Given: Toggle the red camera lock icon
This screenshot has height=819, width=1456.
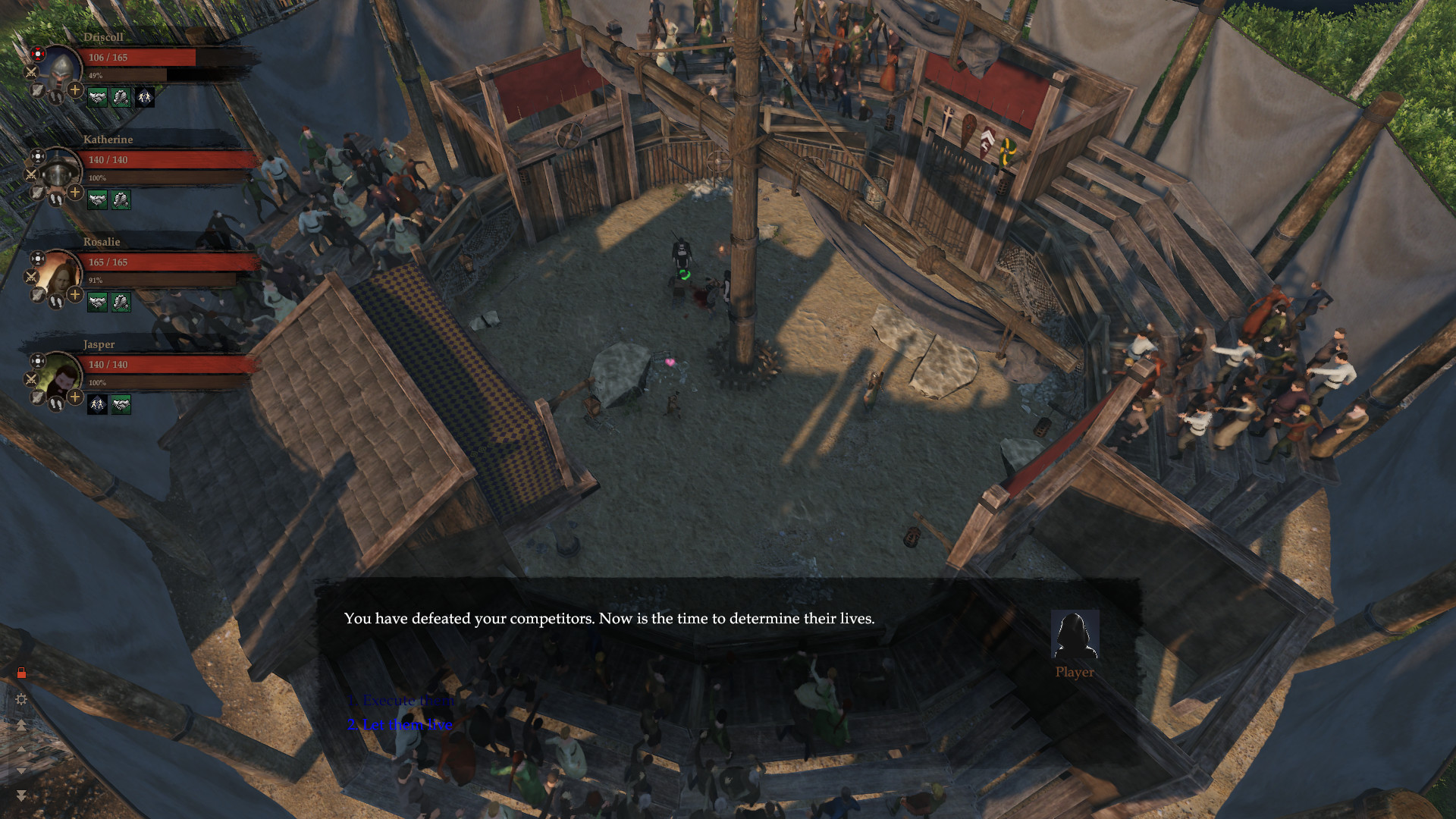Looking at the screenshot, I should [22, 672].
